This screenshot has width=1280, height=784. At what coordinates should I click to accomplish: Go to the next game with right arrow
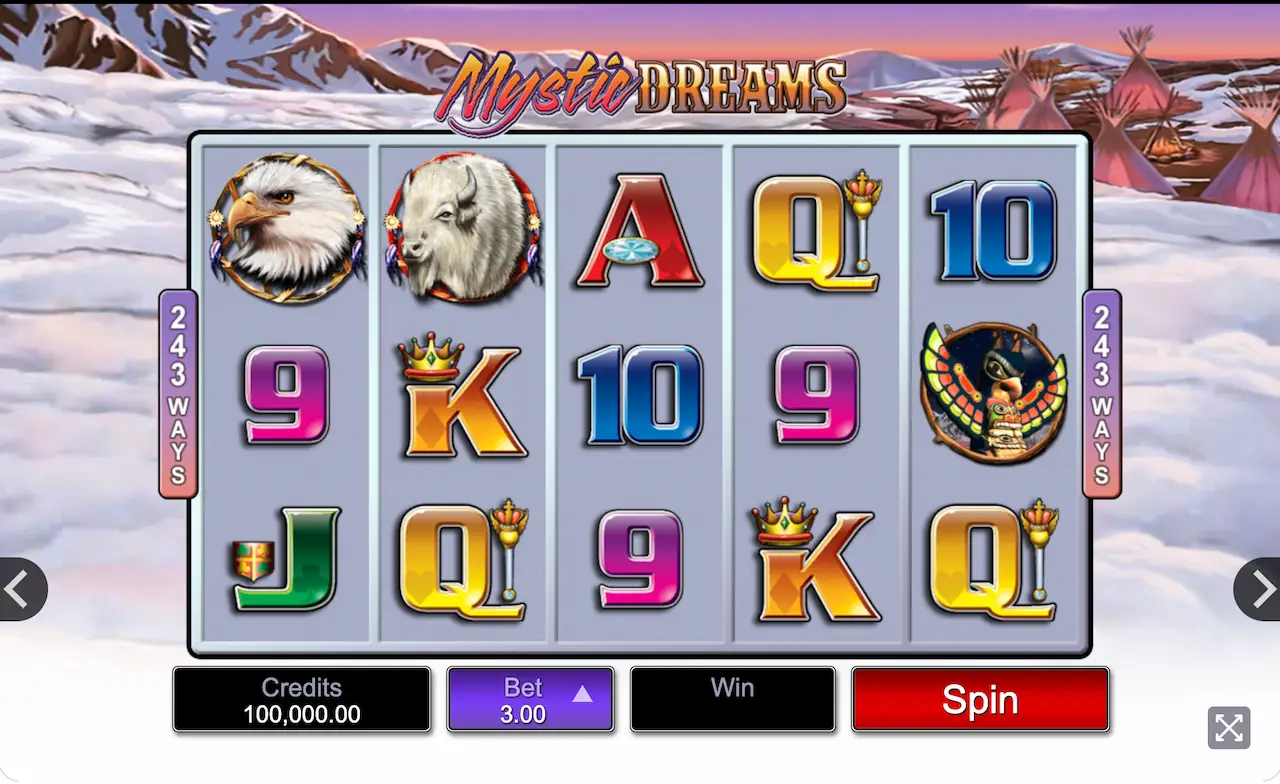(x=1261, y=589)
